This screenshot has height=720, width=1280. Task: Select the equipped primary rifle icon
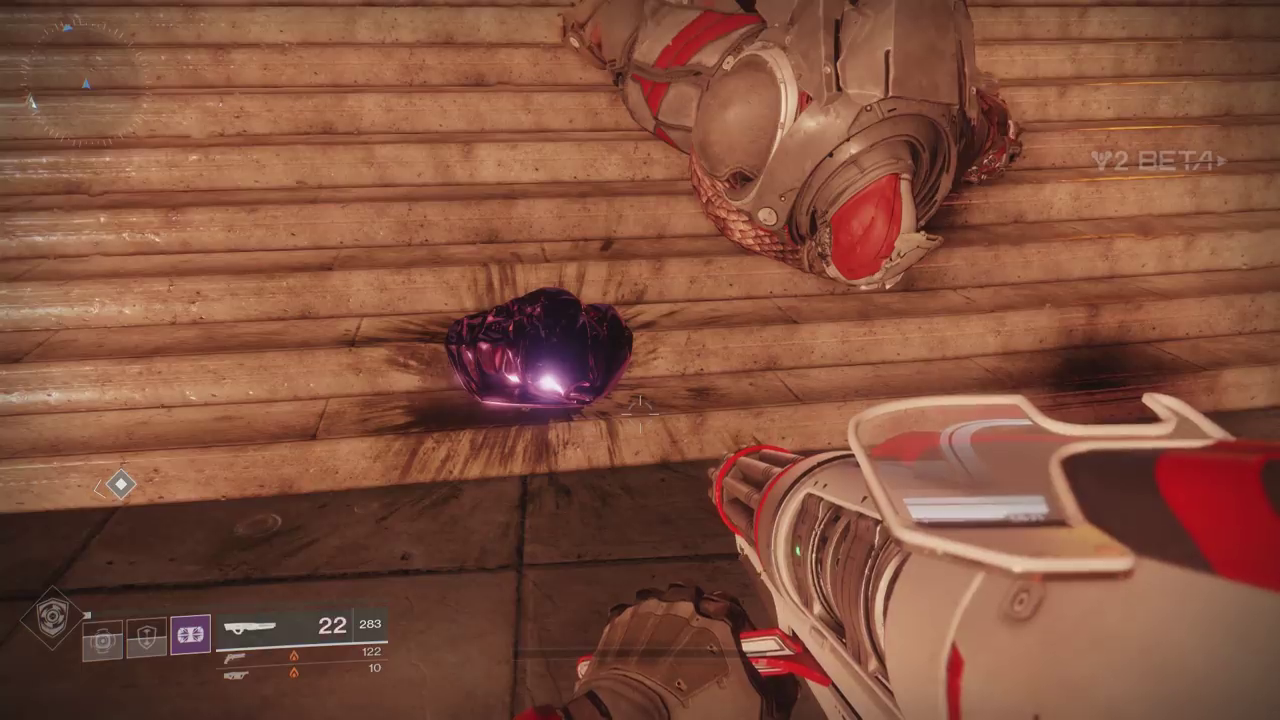pos(250,628)
